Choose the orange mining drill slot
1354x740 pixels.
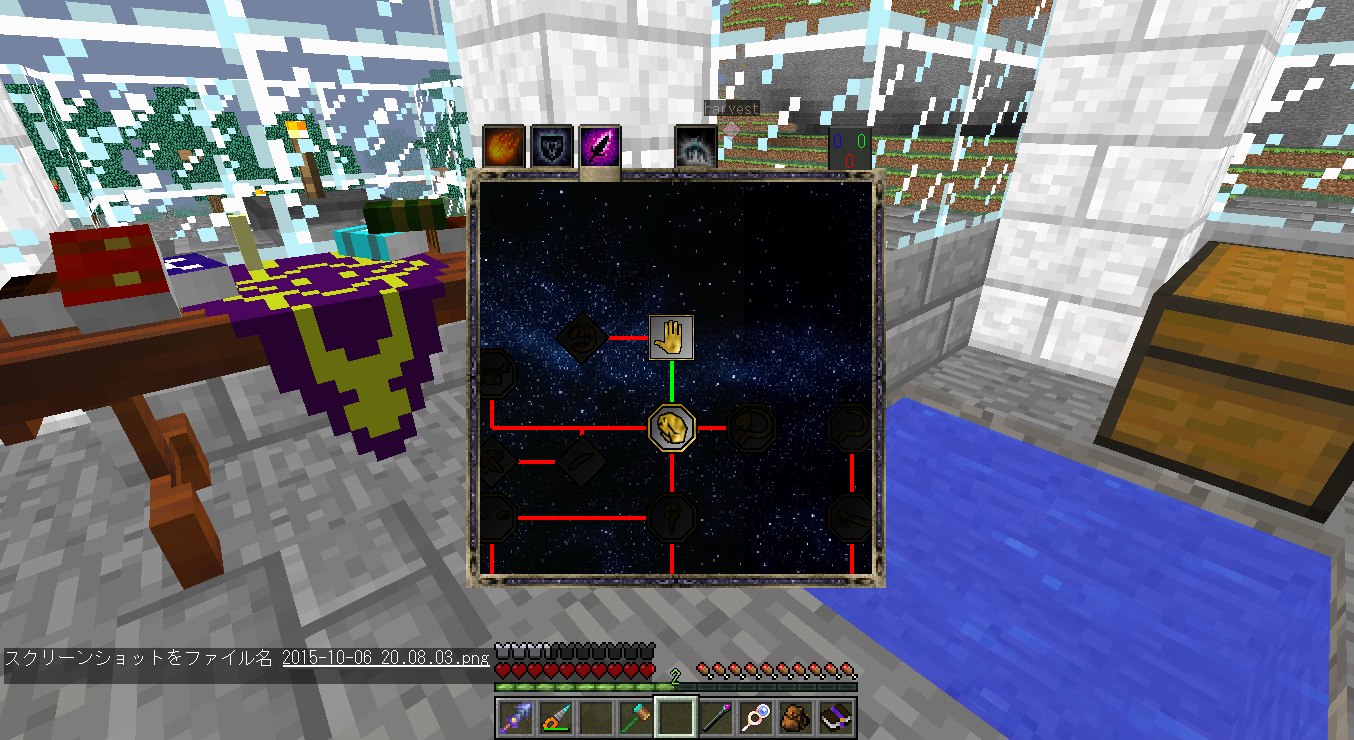pos(555,716)
